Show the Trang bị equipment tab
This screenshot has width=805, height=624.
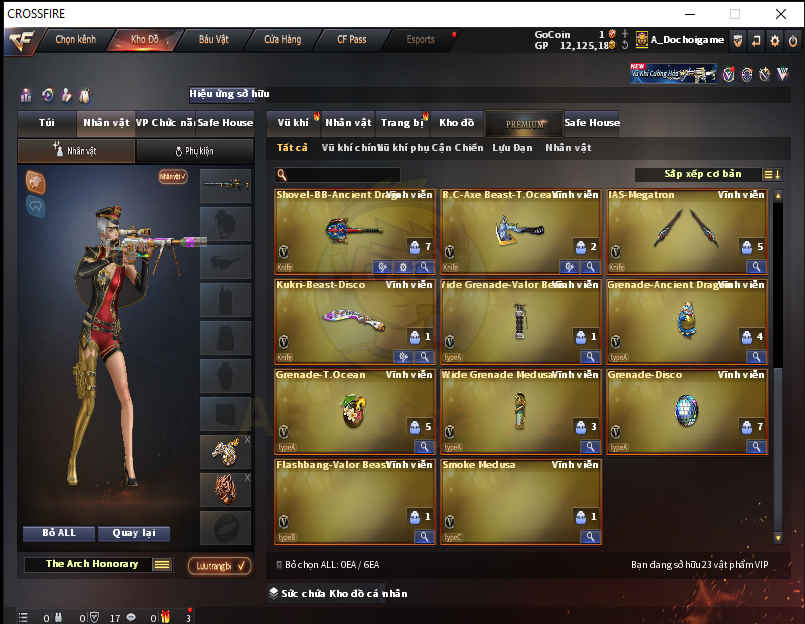[402, 123]
